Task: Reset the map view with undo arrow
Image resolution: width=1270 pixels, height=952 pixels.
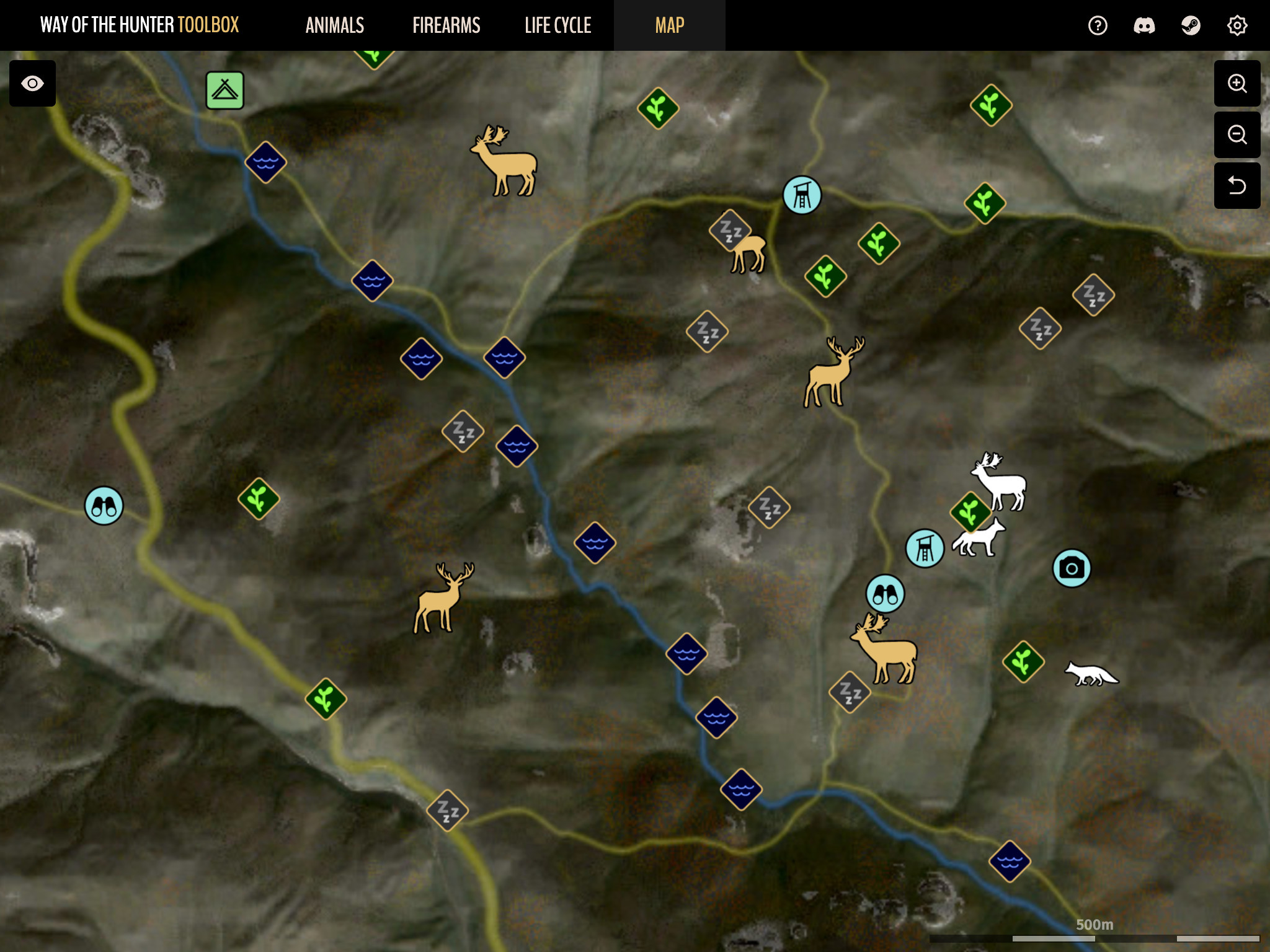Action: click(1237, 185)
